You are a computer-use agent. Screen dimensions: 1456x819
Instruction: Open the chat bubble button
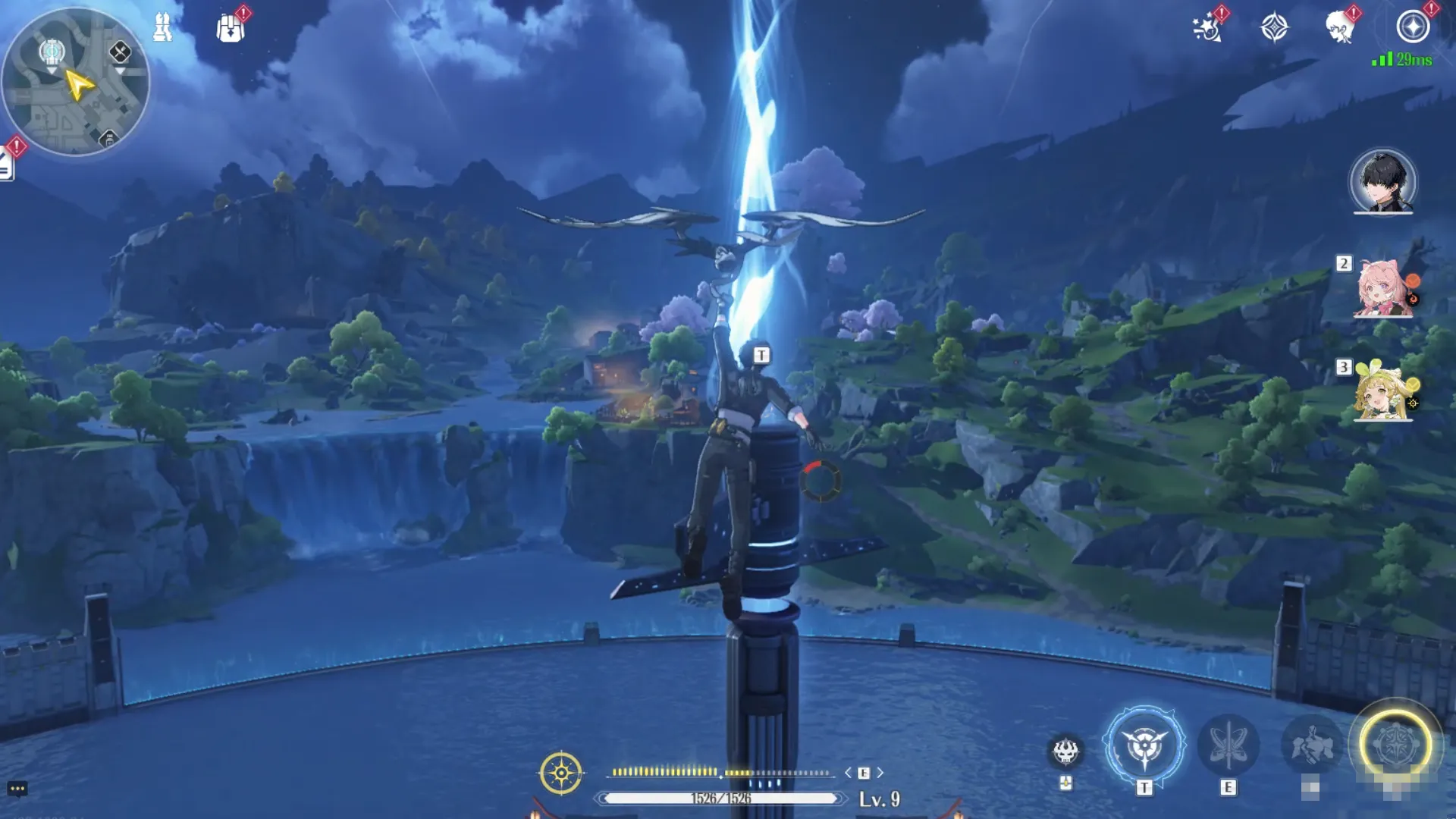17,789
